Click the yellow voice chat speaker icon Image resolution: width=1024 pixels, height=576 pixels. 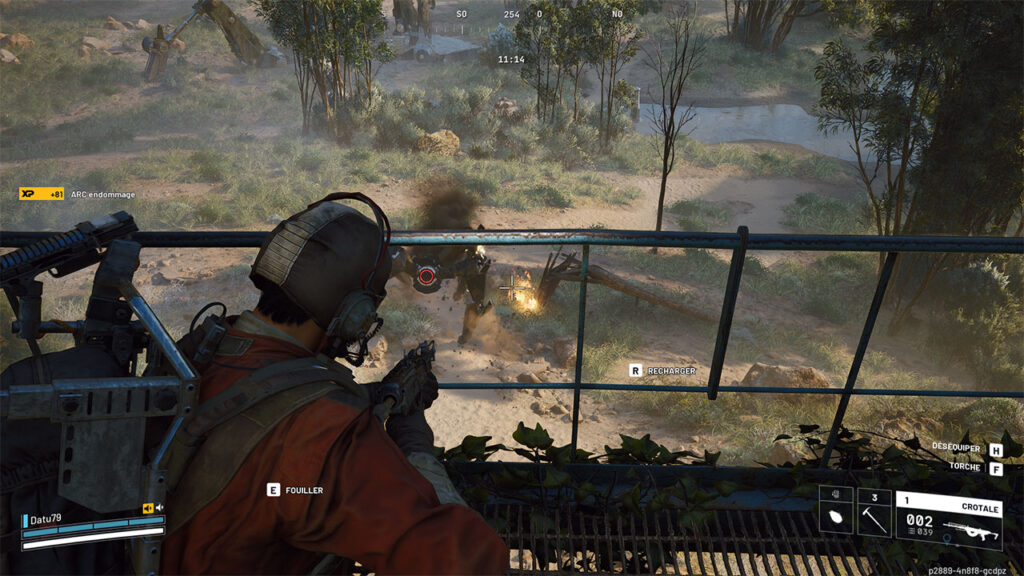tap(148, 508)
